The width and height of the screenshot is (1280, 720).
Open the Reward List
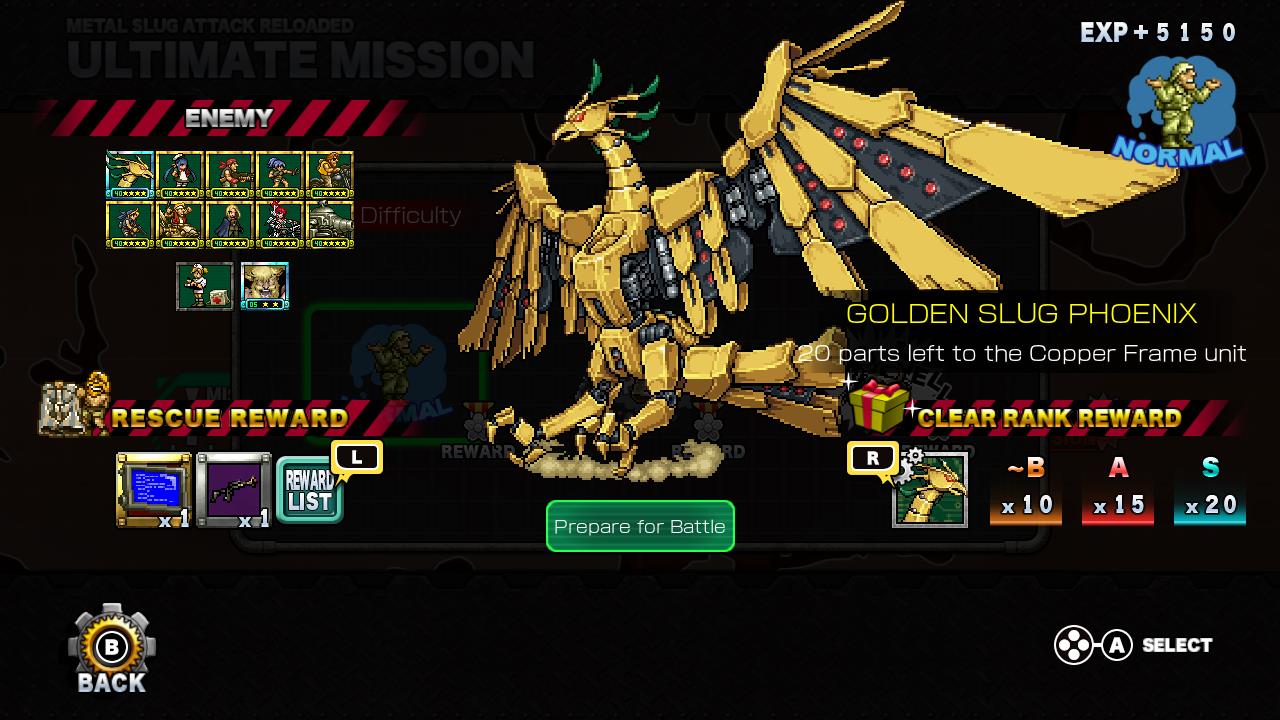[x=309, y=491]
